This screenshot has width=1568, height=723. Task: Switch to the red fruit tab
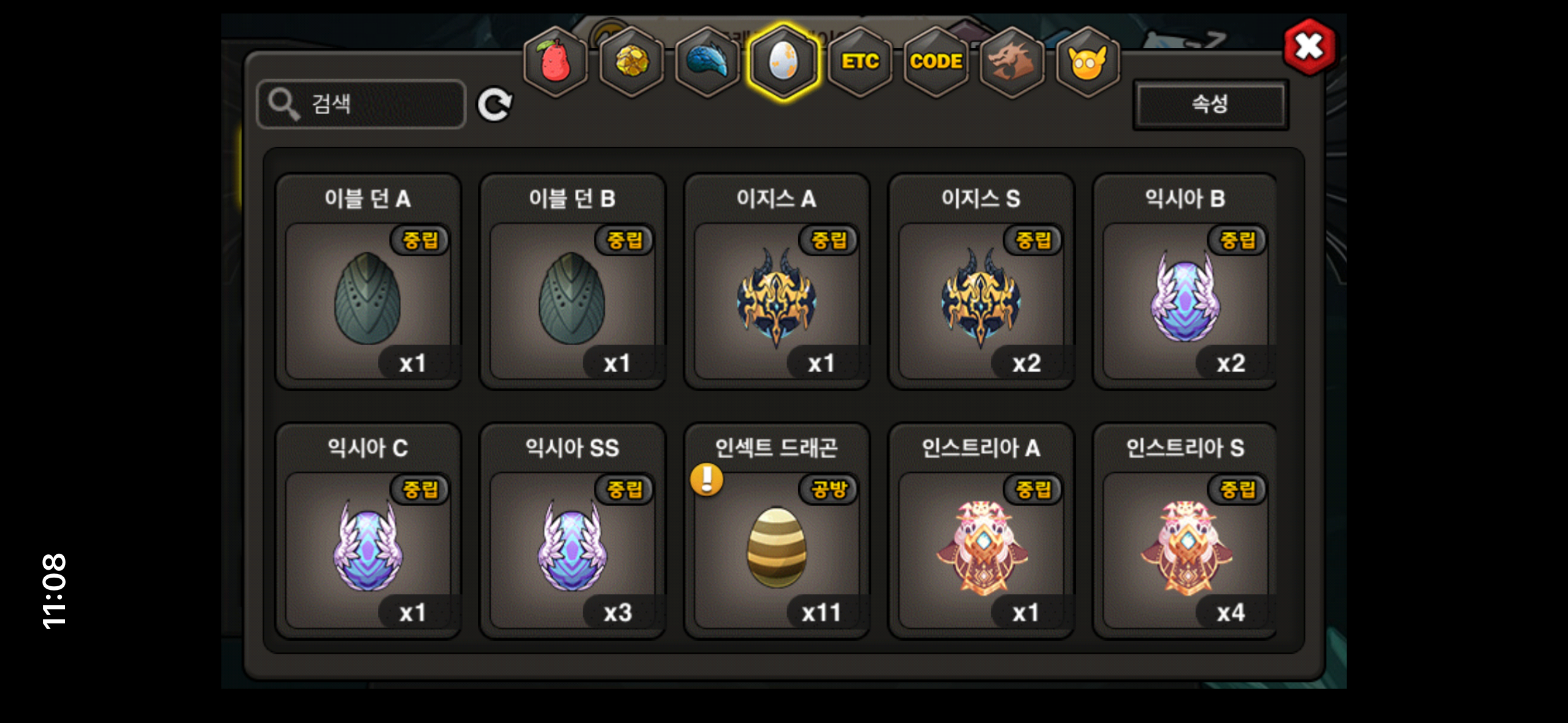pyautogui.click(x=555, y=61)
